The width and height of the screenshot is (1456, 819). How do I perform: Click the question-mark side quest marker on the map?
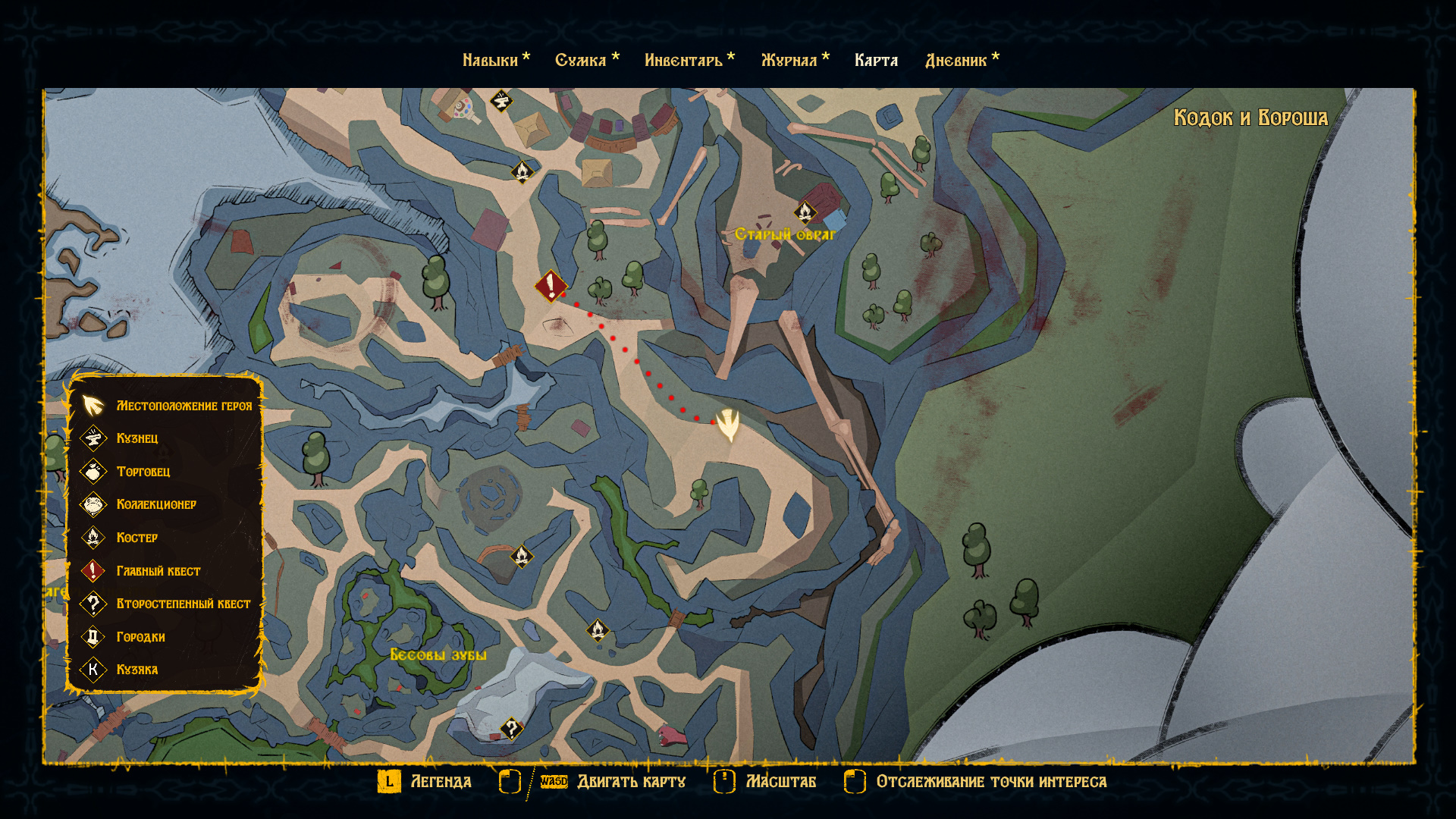click(x=512, y=730)
